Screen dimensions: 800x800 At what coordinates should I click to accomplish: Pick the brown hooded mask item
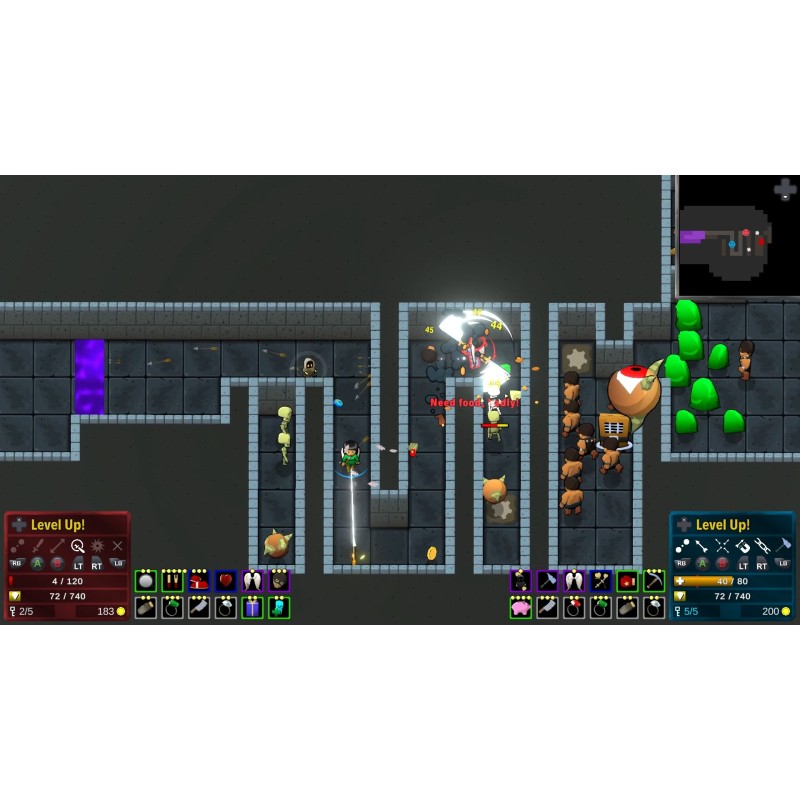click(279, 581)
